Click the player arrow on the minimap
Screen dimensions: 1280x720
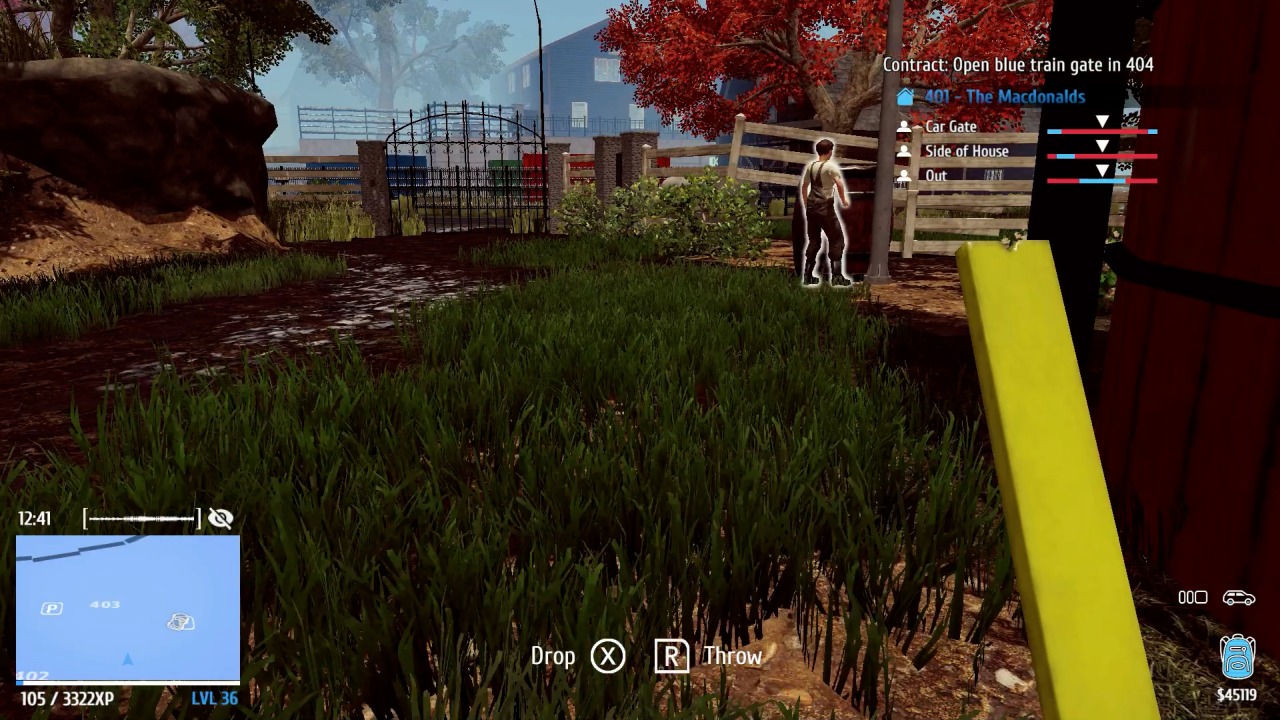(126, 659)
